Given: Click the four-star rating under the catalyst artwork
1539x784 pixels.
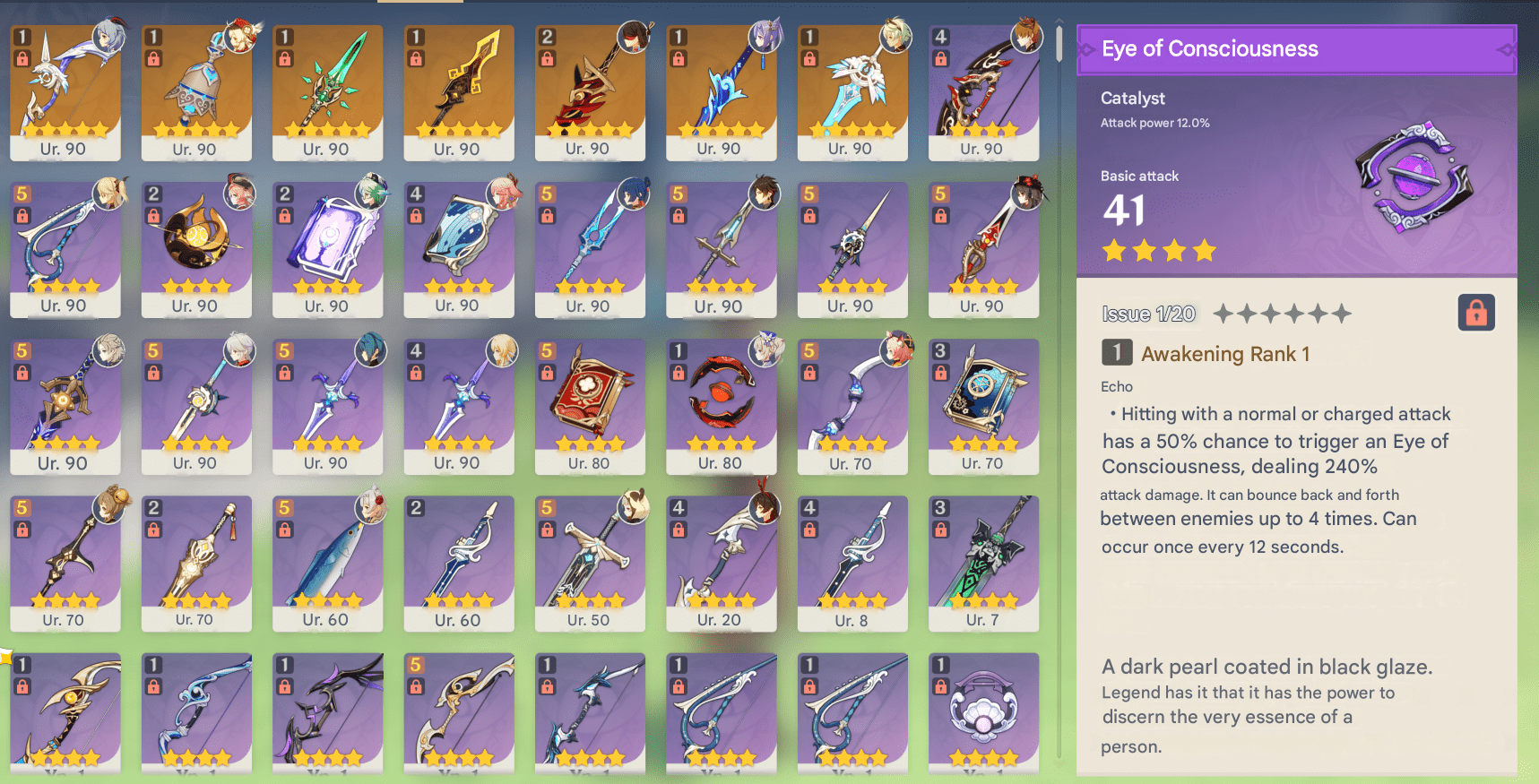Looking at the screenshot, I should [1159, 251].
